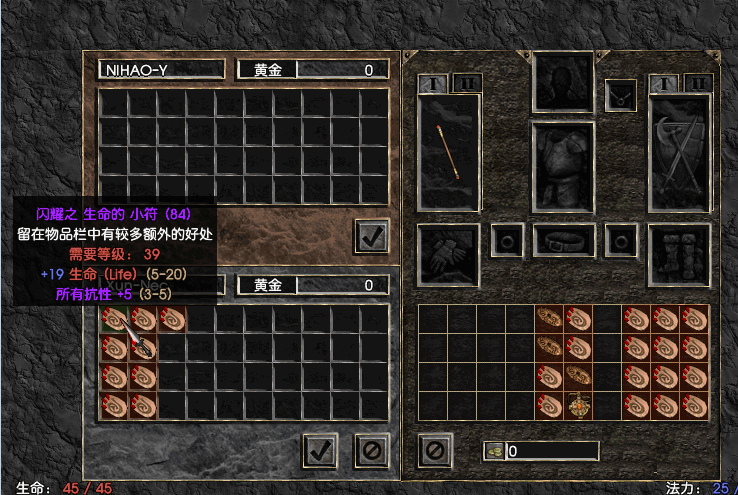Click the NIHAO-Y trade partner name field
Viewport: 738px width, 495px height.
[x=161, y=70]
